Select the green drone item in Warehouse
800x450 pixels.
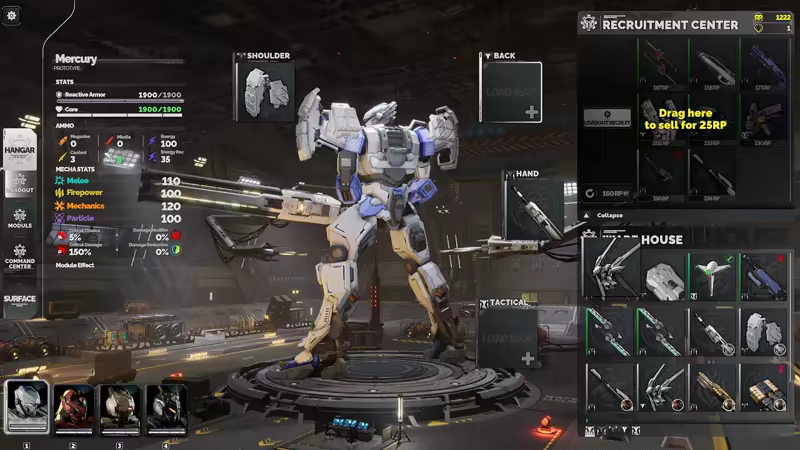point(713,277)
